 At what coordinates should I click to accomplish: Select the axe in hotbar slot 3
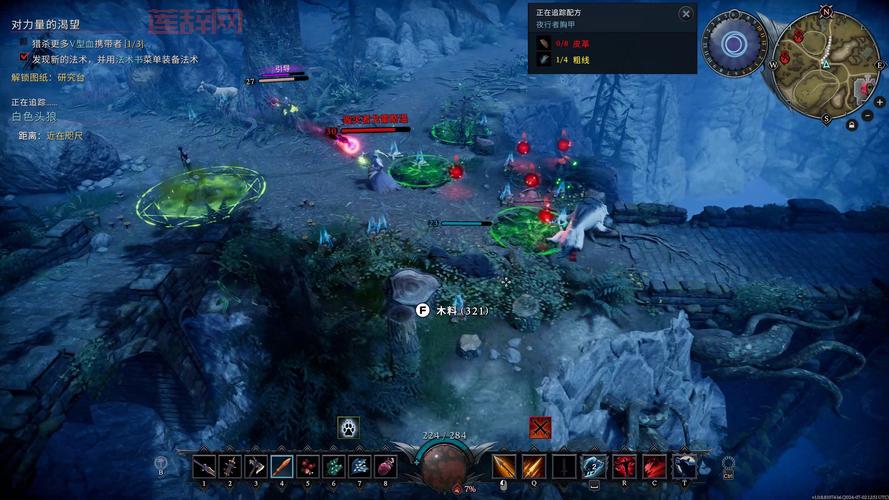pyautogui.click(x=256, y=466)
